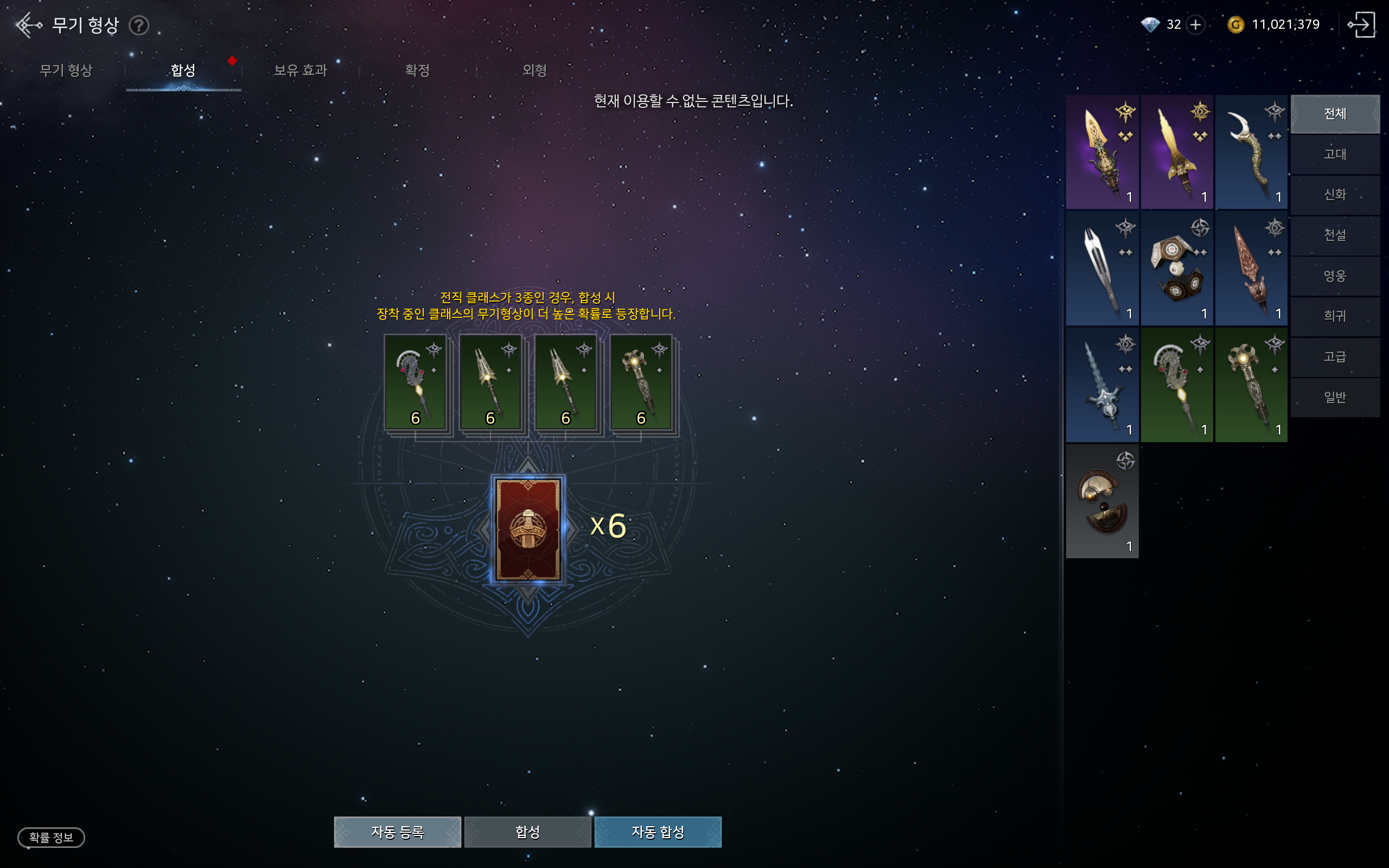Activate the 자동 합성 button
Image resolution: width=1389 pixels, height=868 pixels.
click(x=658, y=832)
